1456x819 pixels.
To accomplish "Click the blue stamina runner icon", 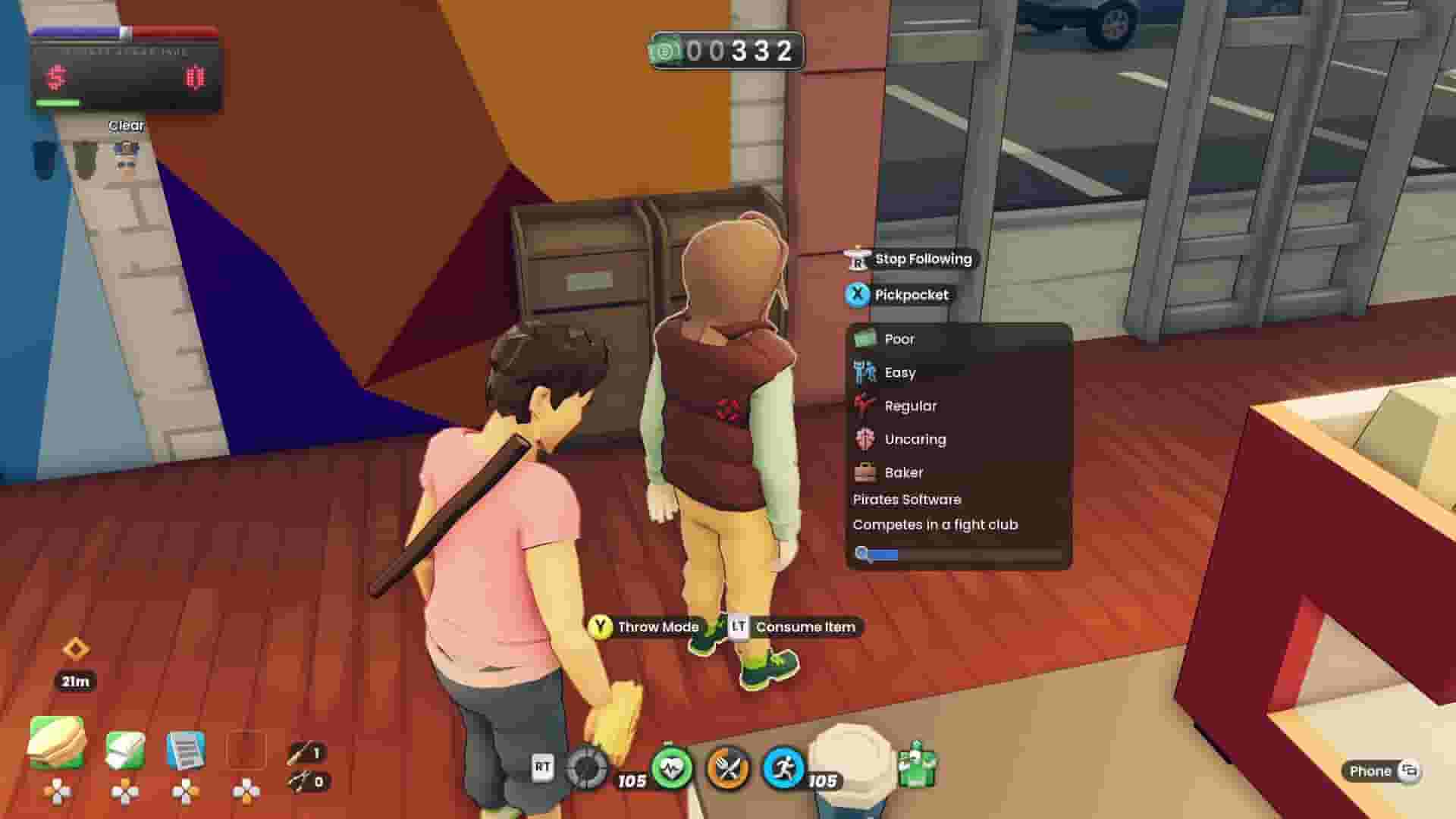I will point(786,768).
